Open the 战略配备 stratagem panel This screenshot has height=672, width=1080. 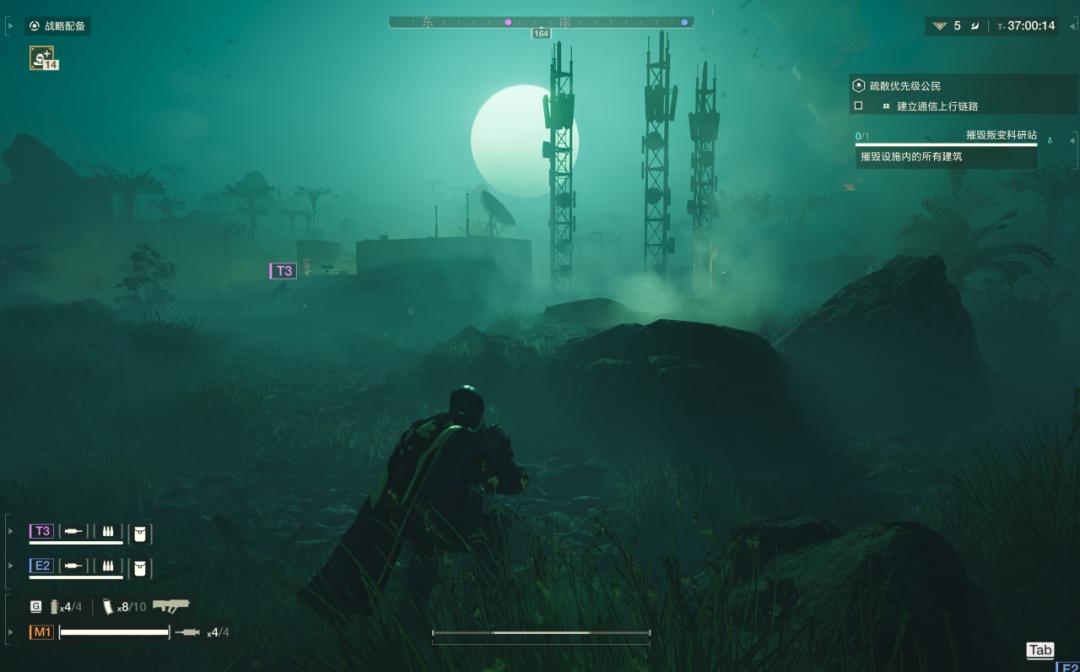pyautogui.click(x=58, y=26)
